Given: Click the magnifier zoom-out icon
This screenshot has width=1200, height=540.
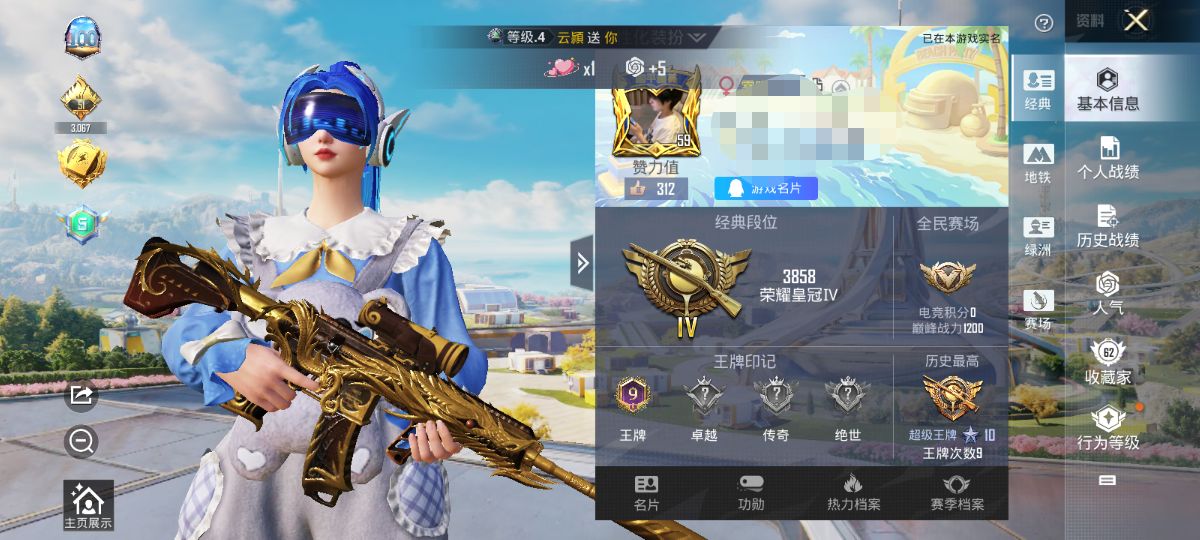Looking at the screenshot, I should pos(81,440).
